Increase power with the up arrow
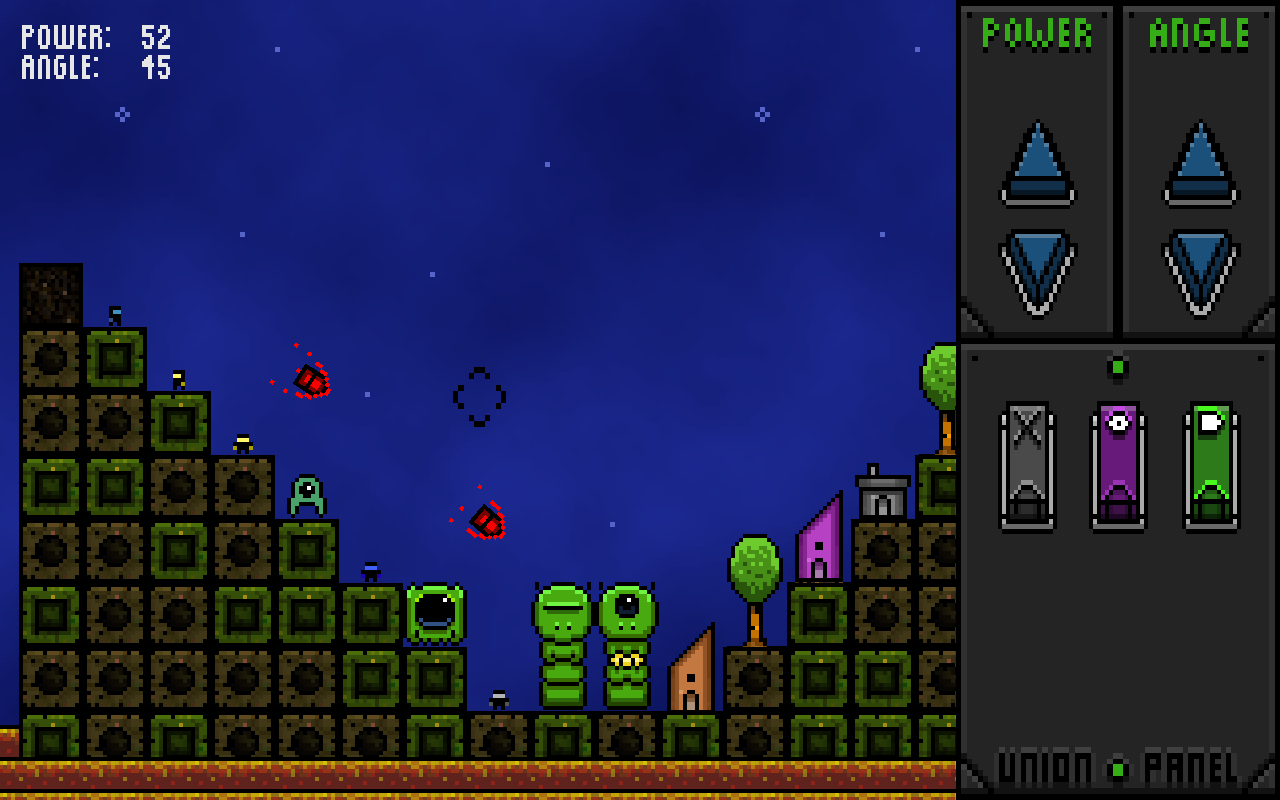The image size is (1280, 800). pos(1037,165)
